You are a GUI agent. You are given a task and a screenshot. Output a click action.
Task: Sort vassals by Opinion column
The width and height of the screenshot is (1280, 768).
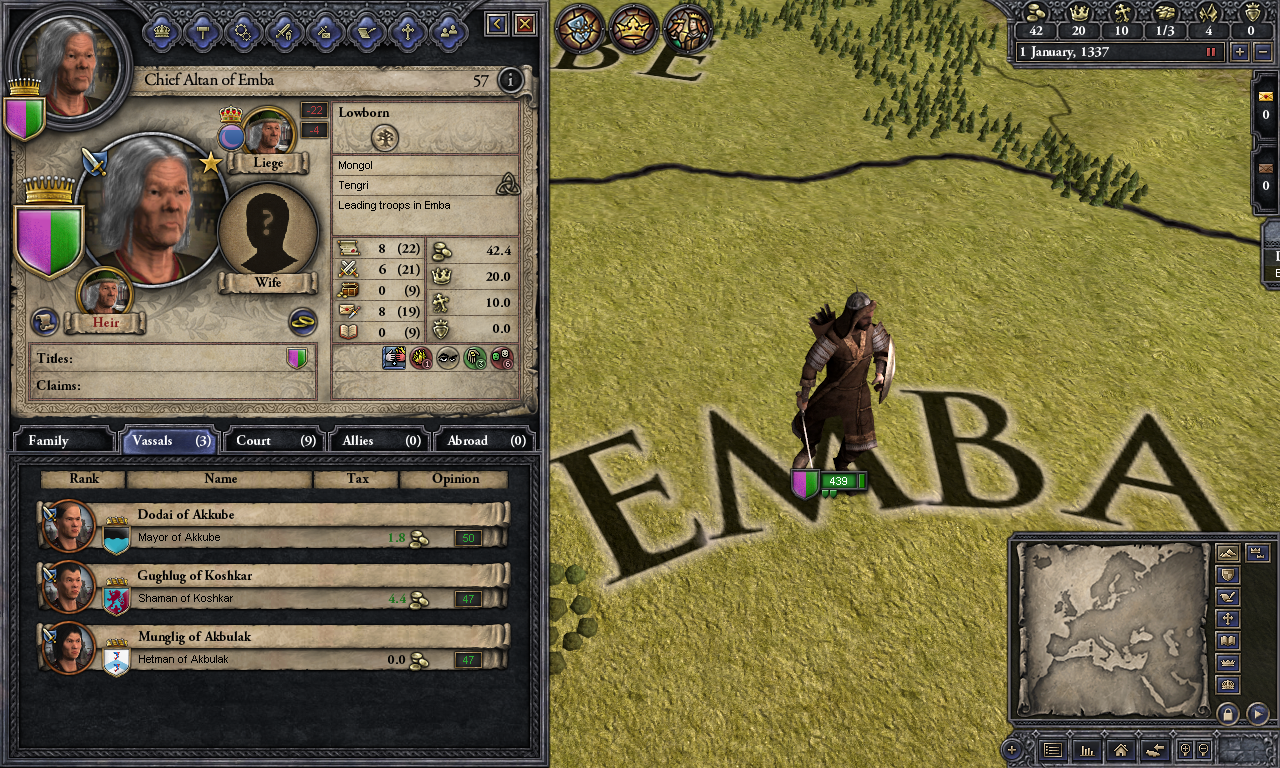pyautogui.click(x=455, y=479)
